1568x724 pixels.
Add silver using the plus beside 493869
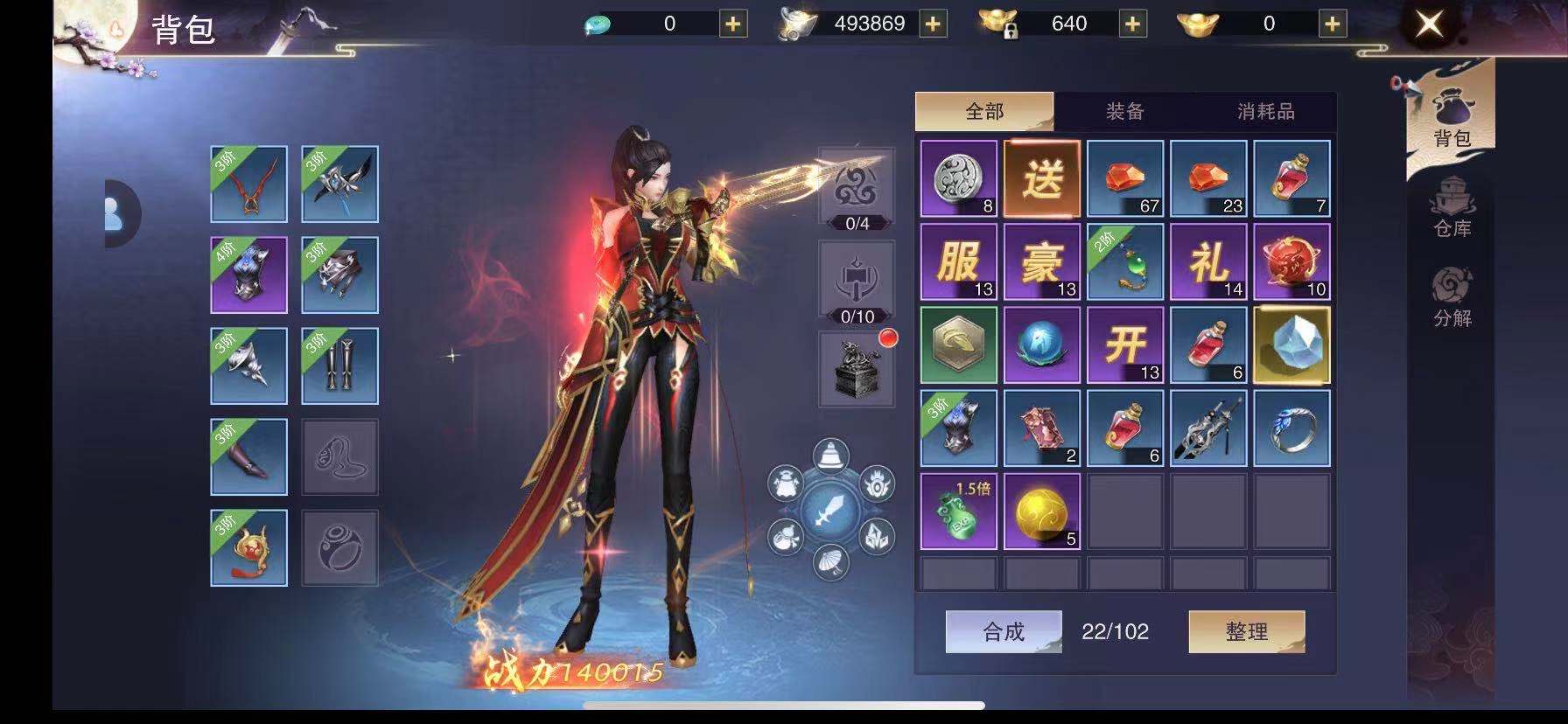[933, 24]
